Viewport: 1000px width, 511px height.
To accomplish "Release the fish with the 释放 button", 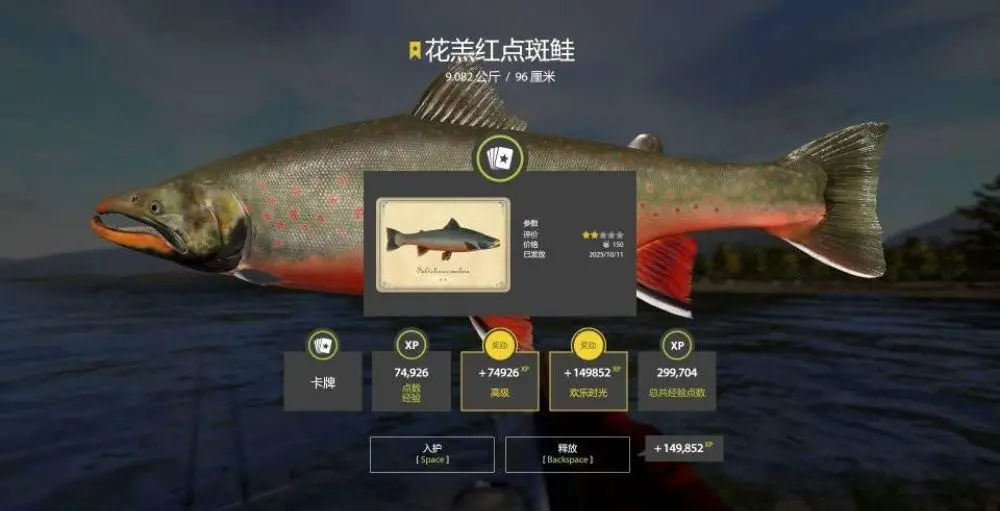I will point(567,454).
